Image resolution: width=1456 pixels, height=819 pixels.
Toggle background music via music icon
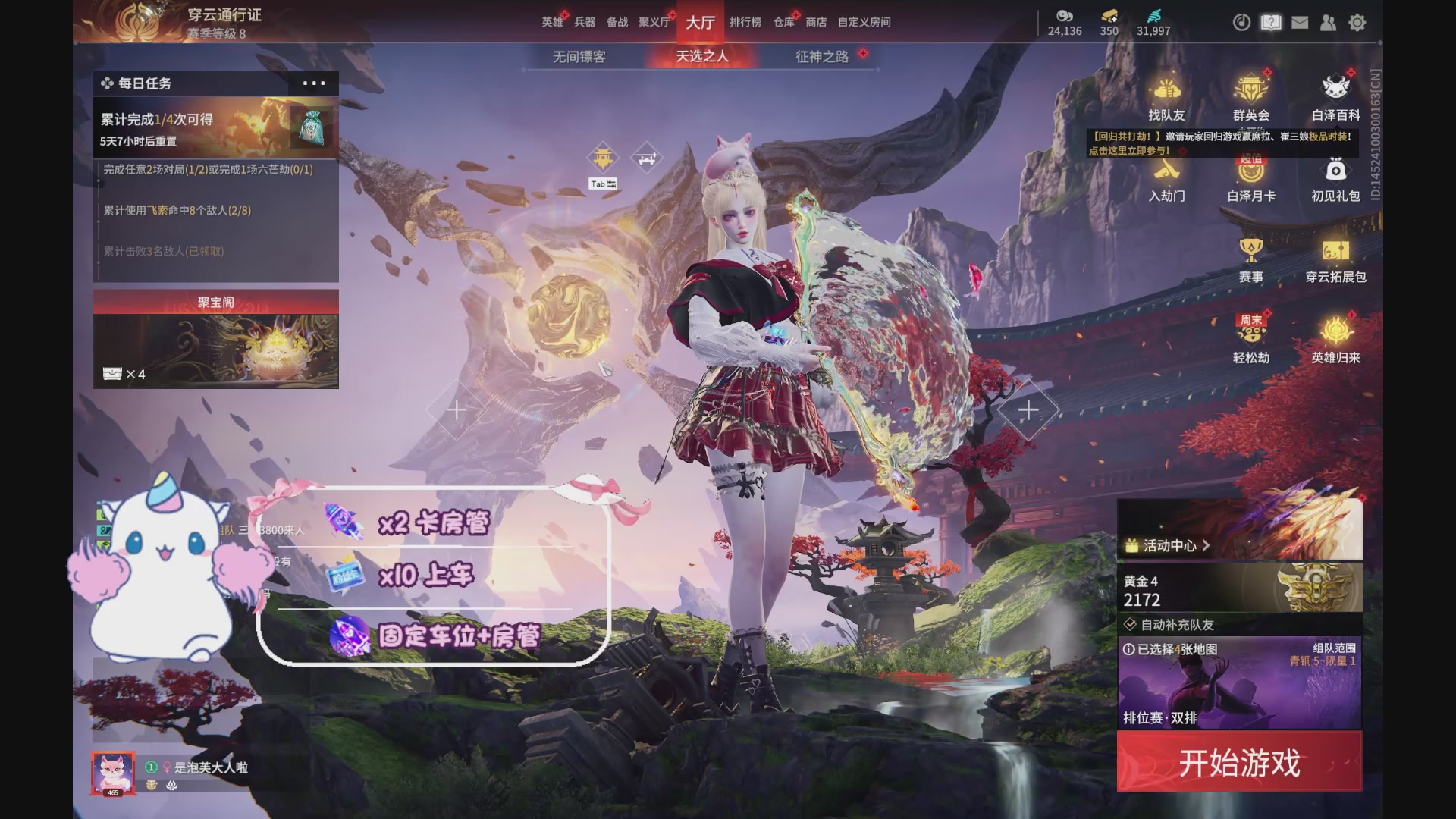click(1241, 23)
